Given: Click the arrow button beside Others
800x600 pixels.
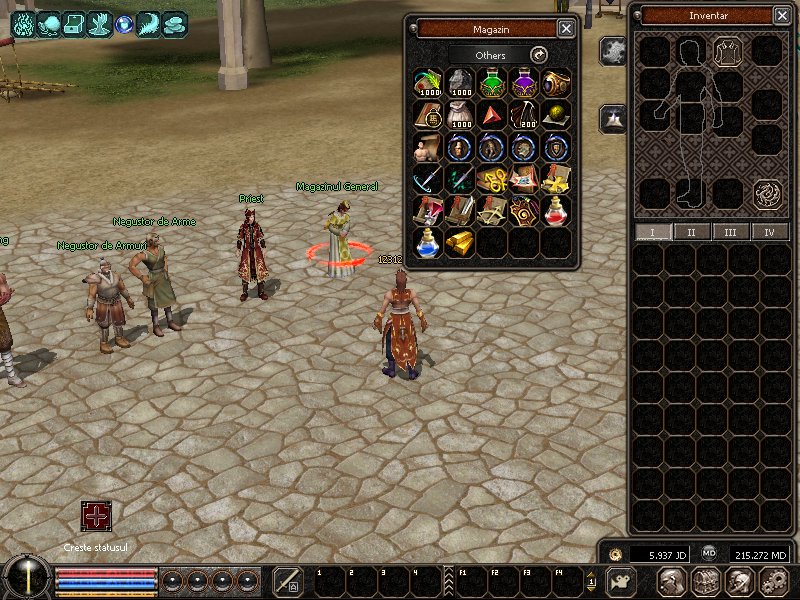Looking at the screenshot, I should click(x=539, y=55).
